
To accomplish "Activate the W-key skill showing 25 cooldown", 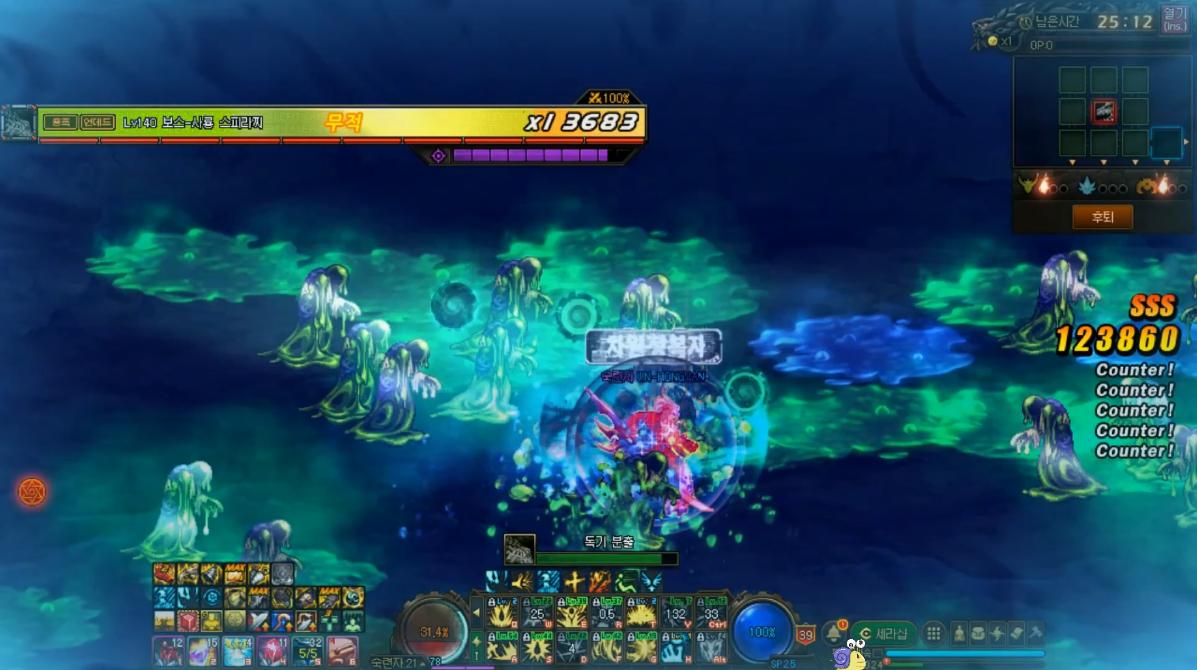I will [x=537, y=612].
